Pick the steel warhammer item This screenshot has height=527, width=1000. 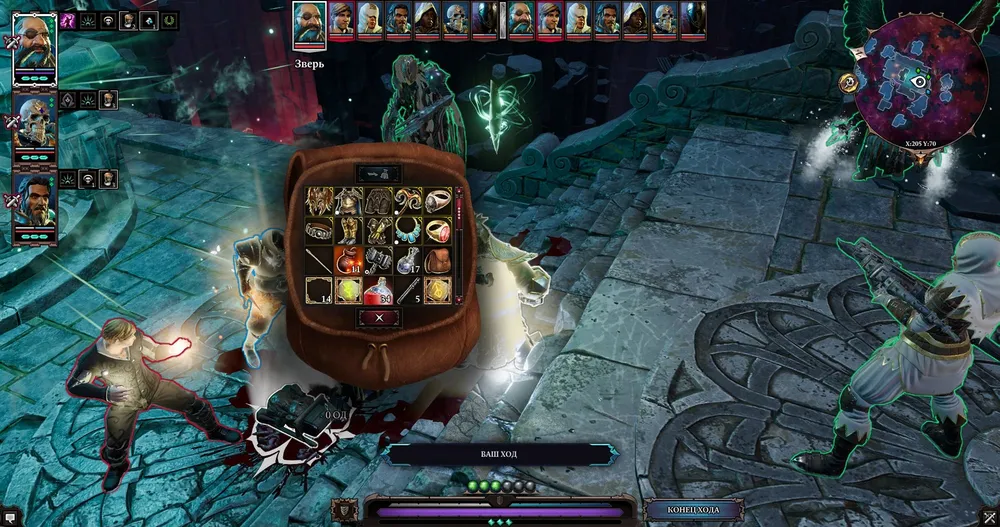click(x=378, y=260)
